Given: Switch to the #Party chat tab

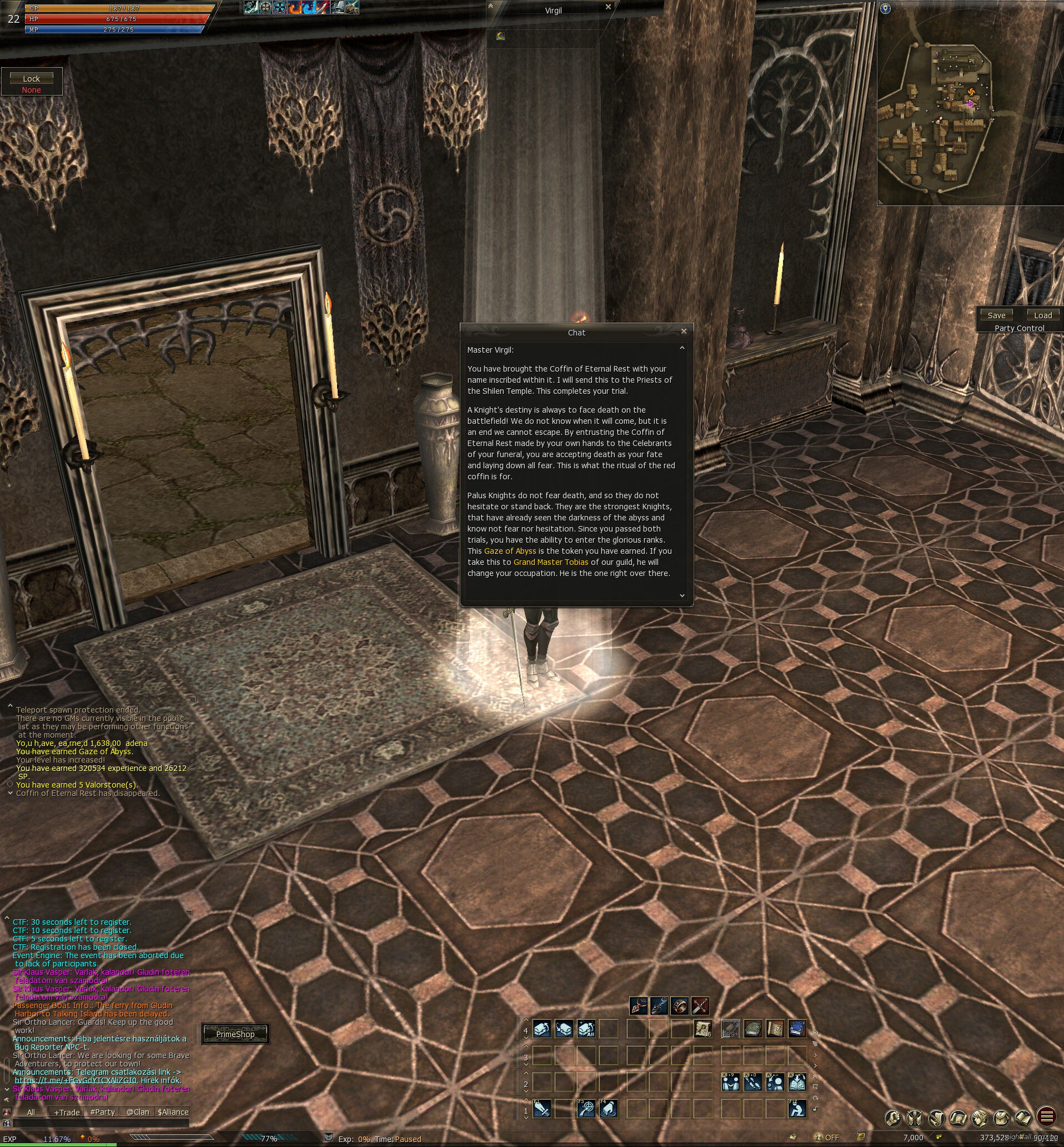Looking at the screenshot, I should point(103,1112).
